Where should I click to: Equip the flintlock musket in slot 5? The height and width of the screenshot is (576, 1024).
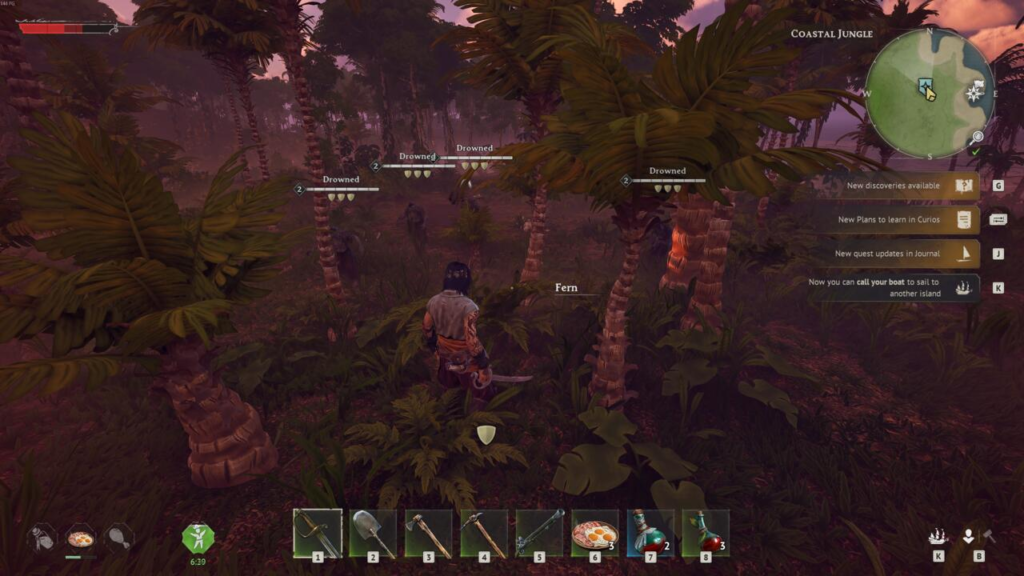tap(540, 533)
